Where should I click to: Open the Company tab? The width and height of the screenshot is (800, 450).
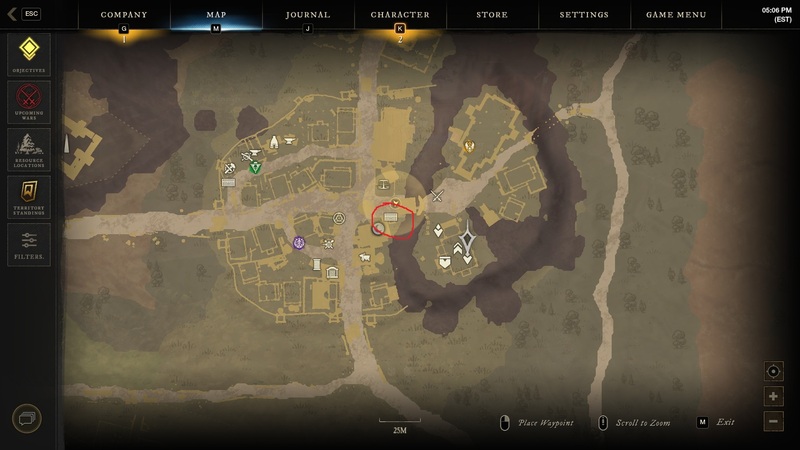coord(124,15)
